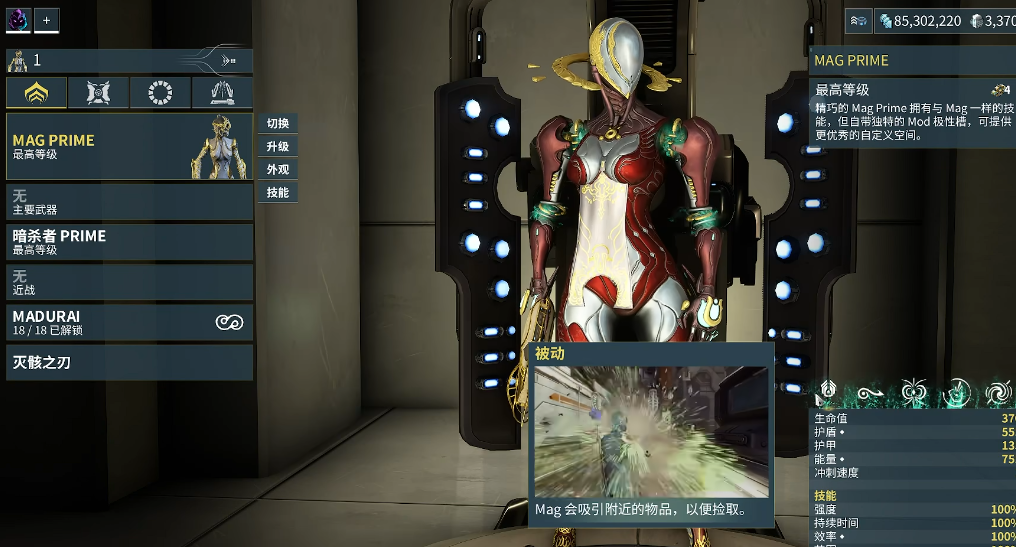This screenshot has width=1016, height=547.
Task: Select the 暗杀者 PRIME secondary weapon slot
Action: [129, 242]
